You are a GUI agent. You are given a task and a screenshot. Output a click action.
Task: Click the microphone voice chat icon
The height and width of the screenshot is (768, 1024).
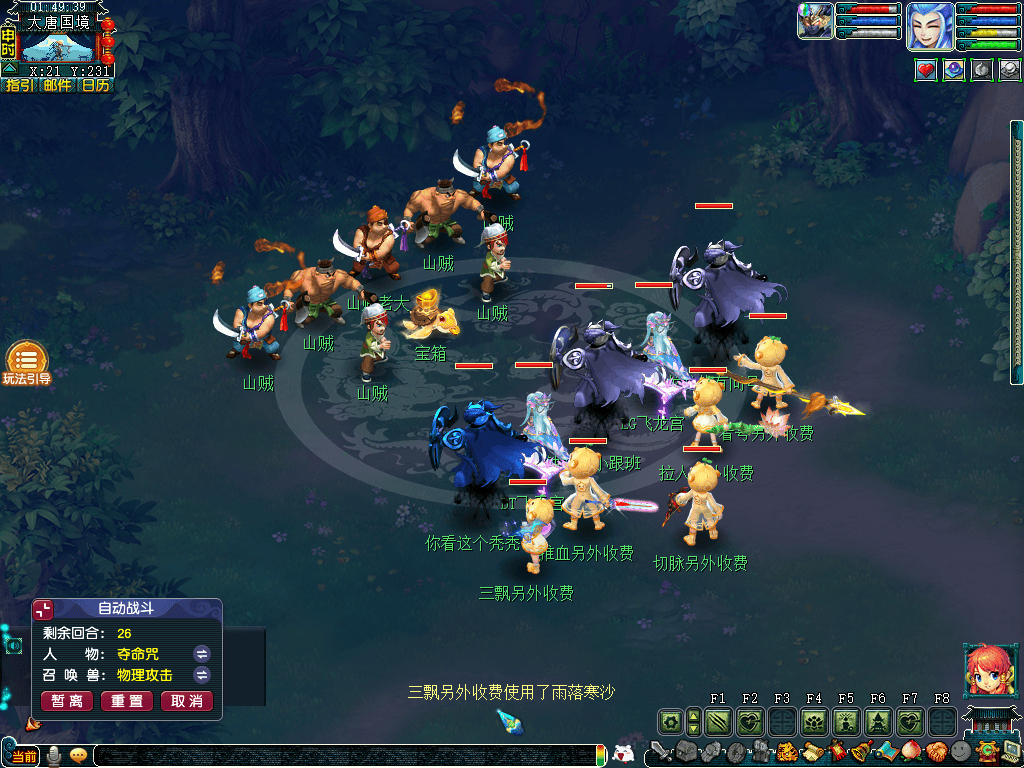[x=55, y=755]
